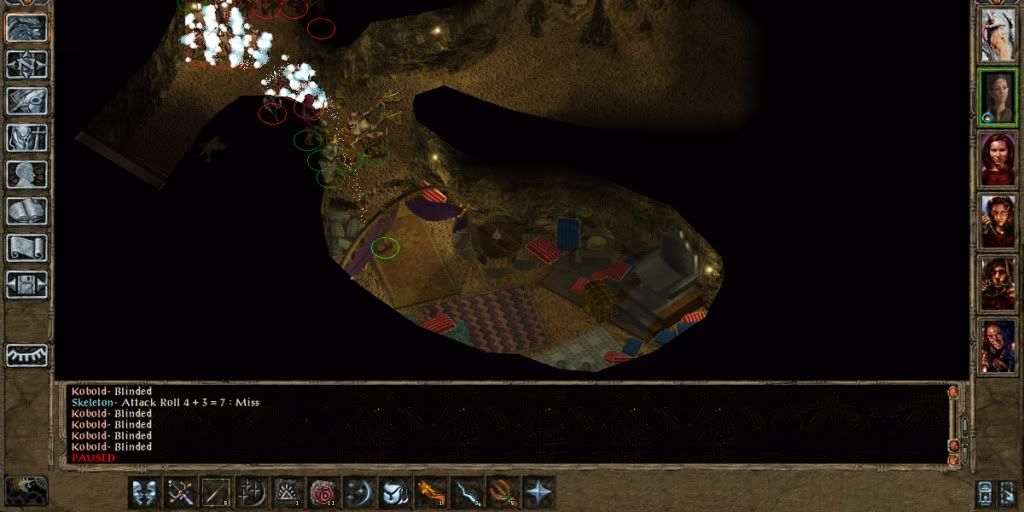This screenshot has width=1024, height=512.
Task: Open the journal with quill icon
Action: pos(27,101)
